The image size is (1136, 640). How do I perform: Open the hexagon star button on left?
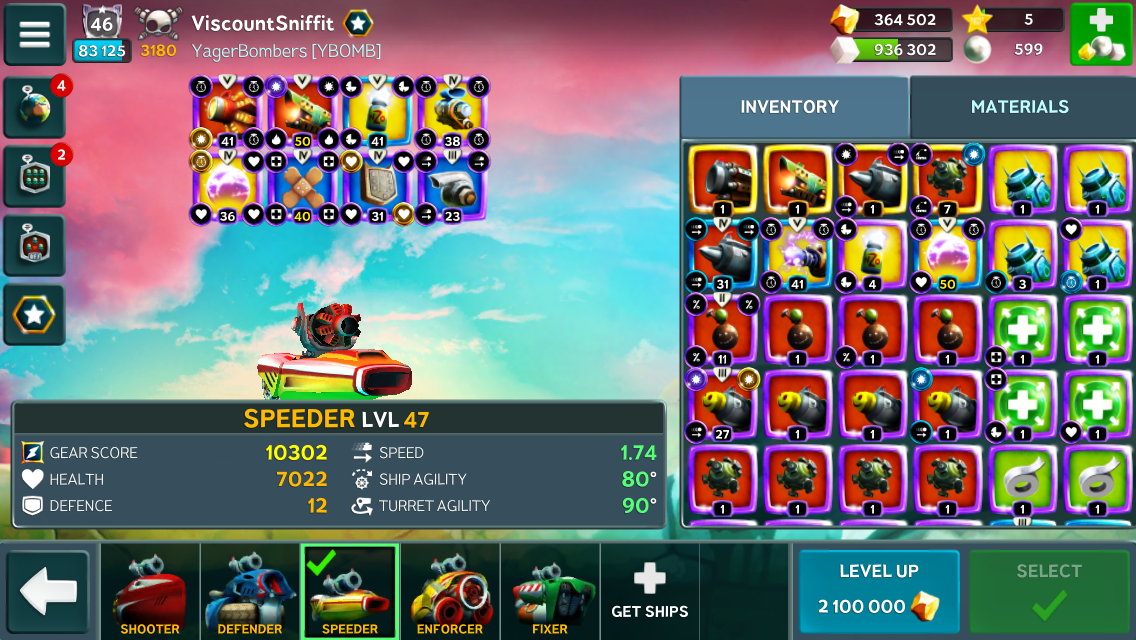[x=35, y=315]
